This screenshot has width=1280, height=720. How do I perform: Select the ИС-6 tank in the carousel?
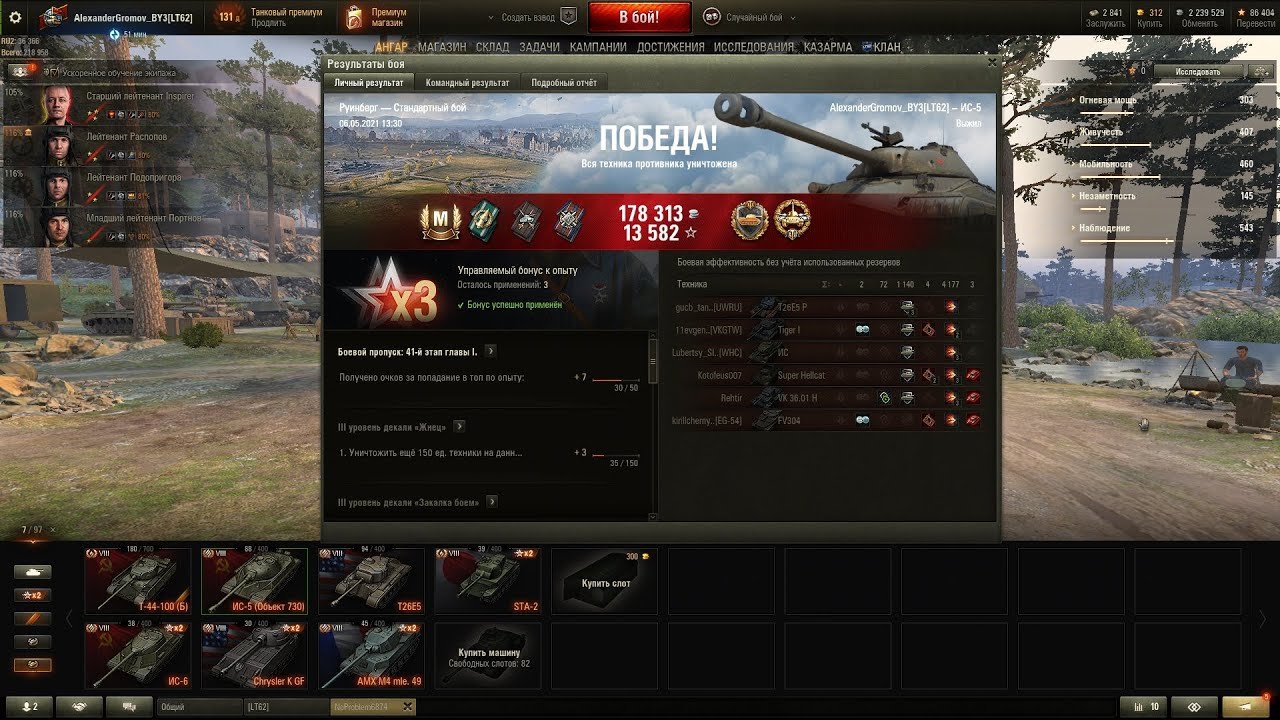click(137, 655)
